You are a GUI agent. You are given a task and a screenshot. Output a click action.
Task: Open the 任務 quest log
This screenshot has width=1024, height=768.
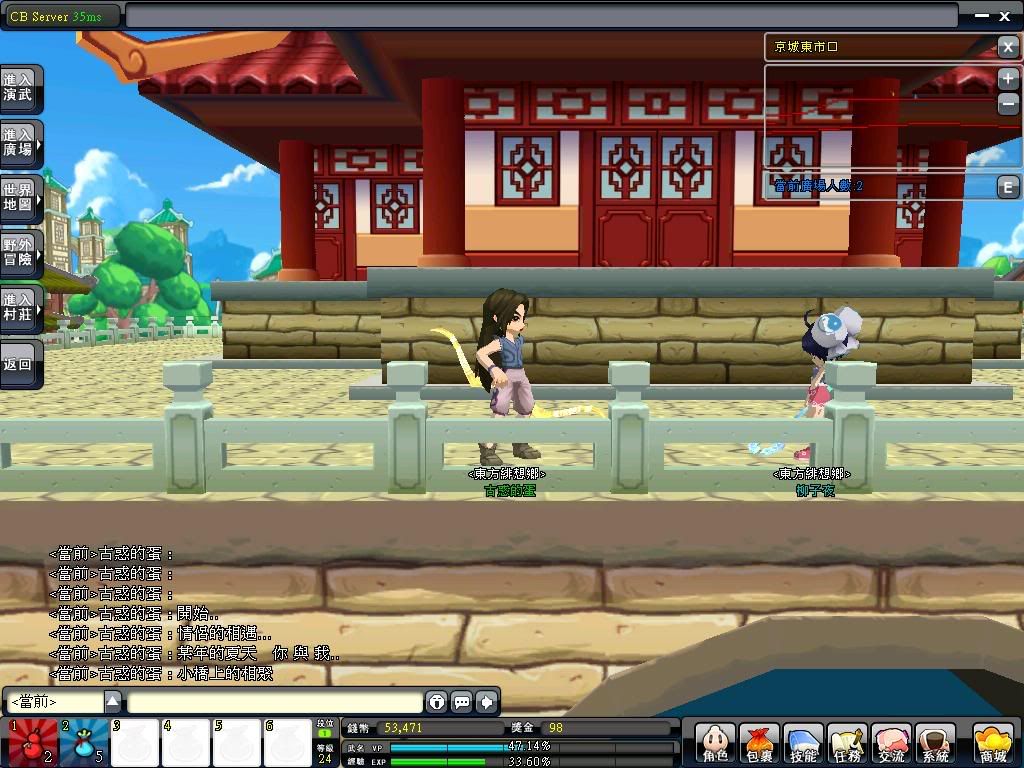tap(847, 744)
